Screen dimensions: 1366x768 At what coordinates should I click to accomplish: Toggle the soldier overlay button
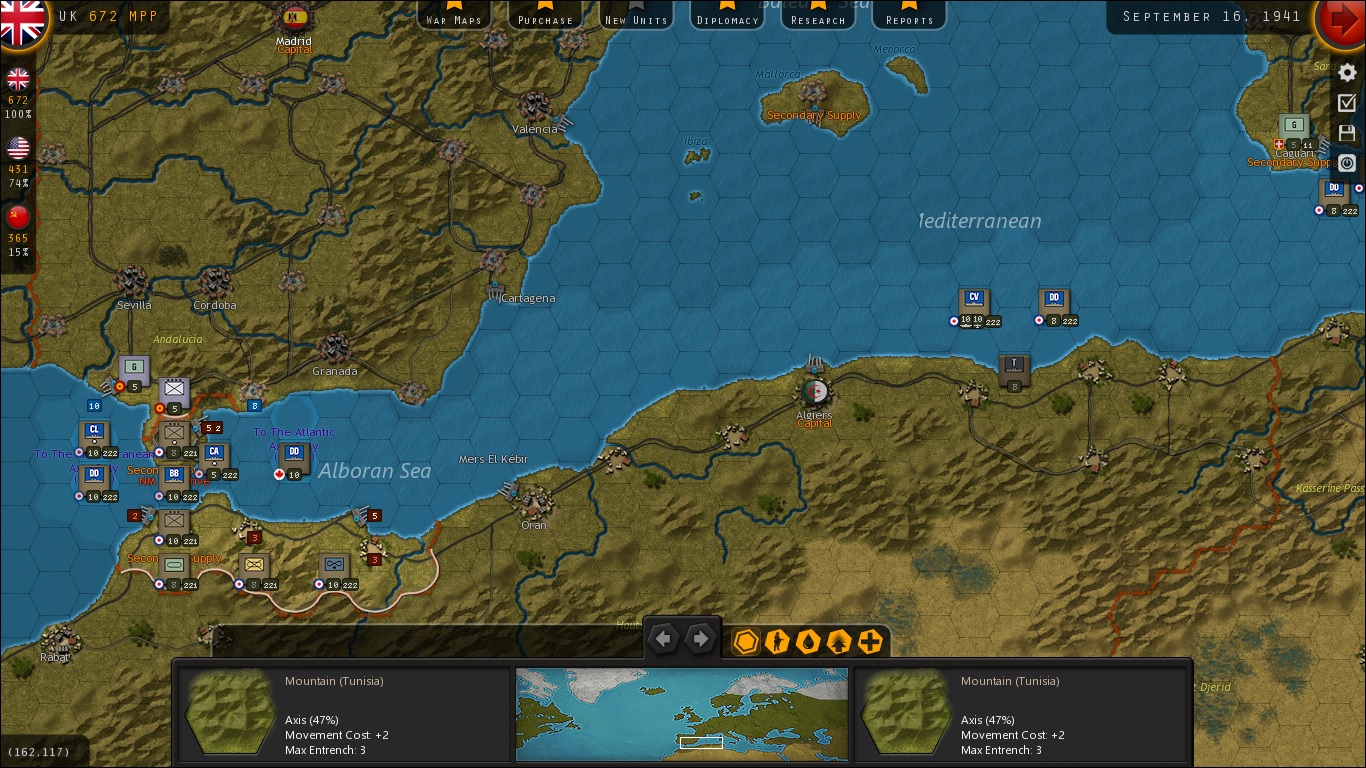tap(777, 641)
